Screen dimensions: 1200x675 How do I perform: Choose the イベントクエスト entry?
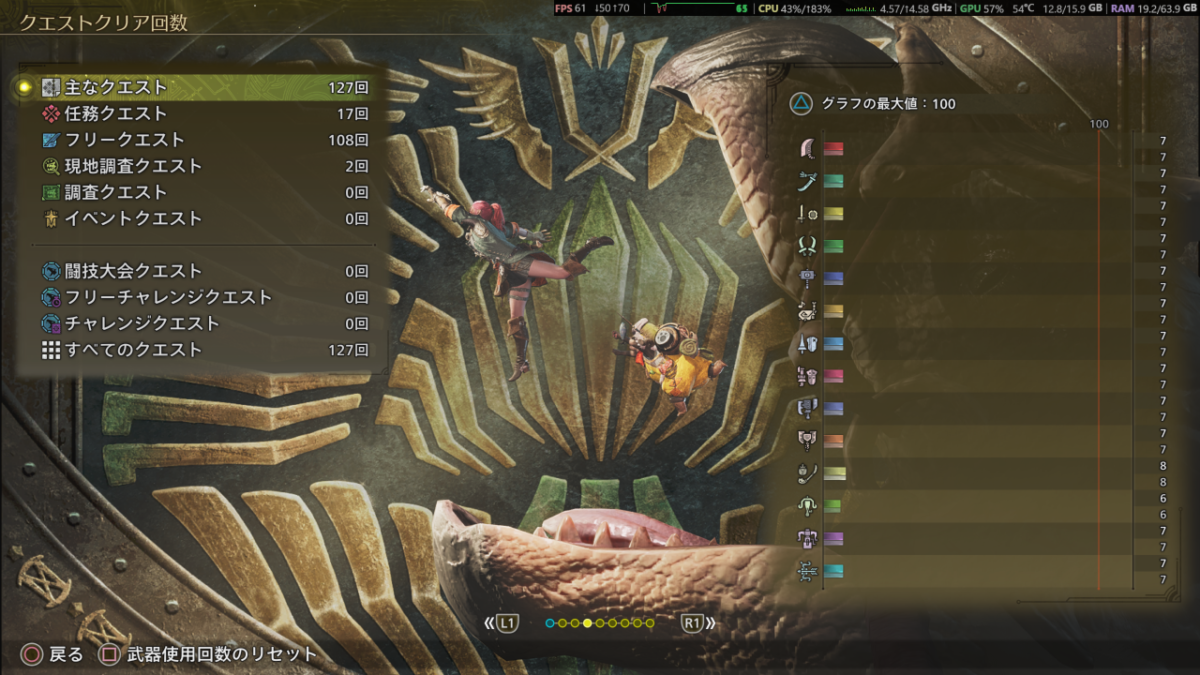[200, 218]
